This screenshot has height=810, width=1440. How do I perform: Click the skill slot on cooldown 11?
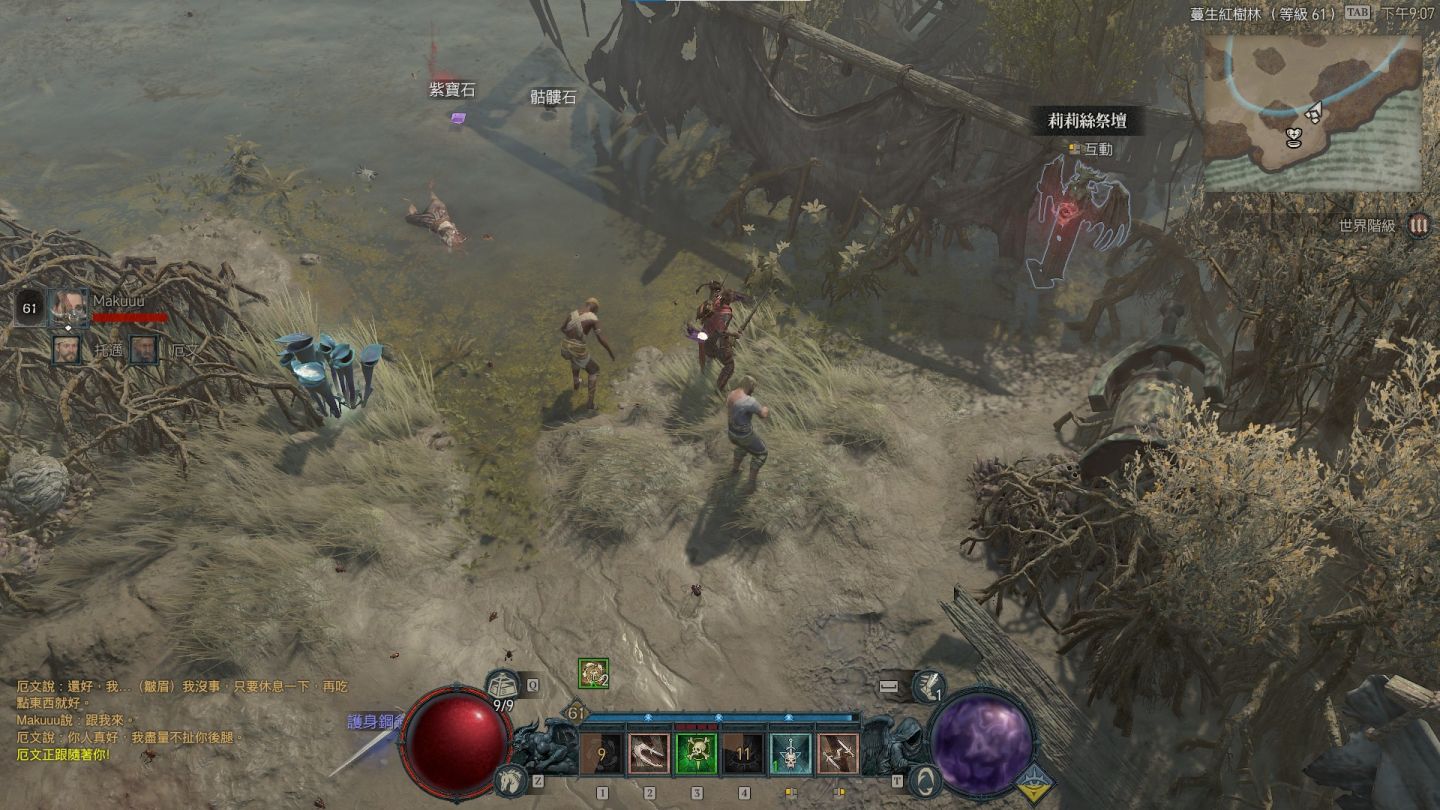pyautogui.click(x=743, y=754)
